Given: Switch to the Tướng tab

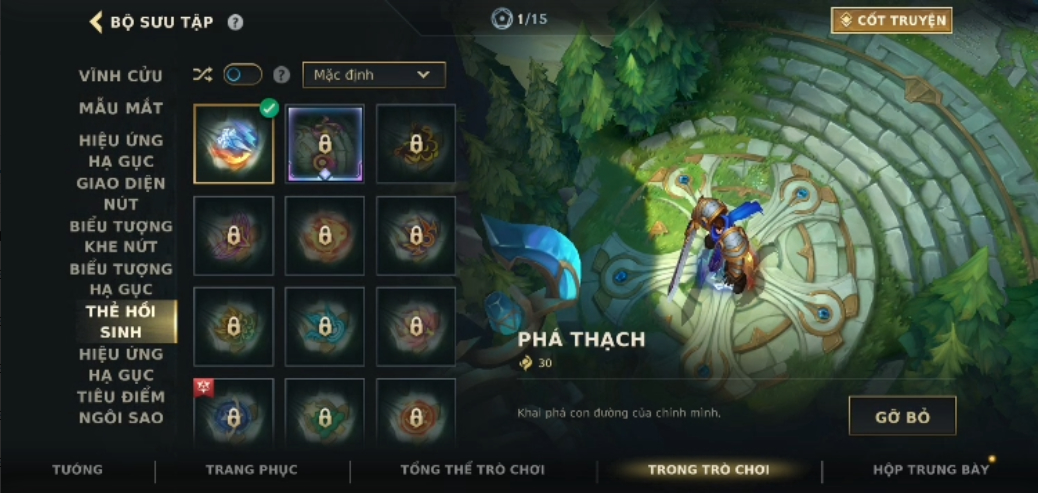Looking at the screenshot, I should [77, 469].
